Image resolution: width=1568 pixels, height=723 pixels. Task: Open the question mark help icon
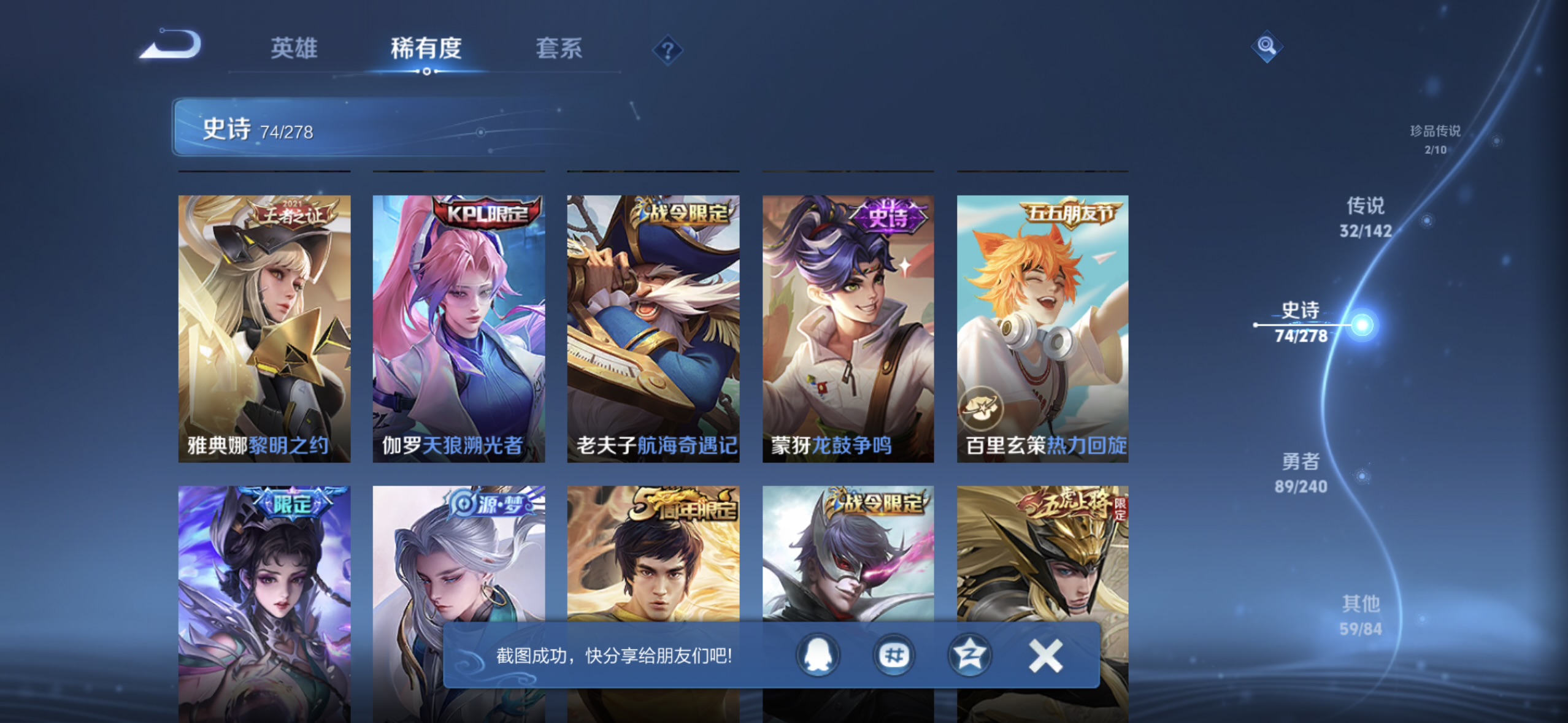click(x=668, y=50)
